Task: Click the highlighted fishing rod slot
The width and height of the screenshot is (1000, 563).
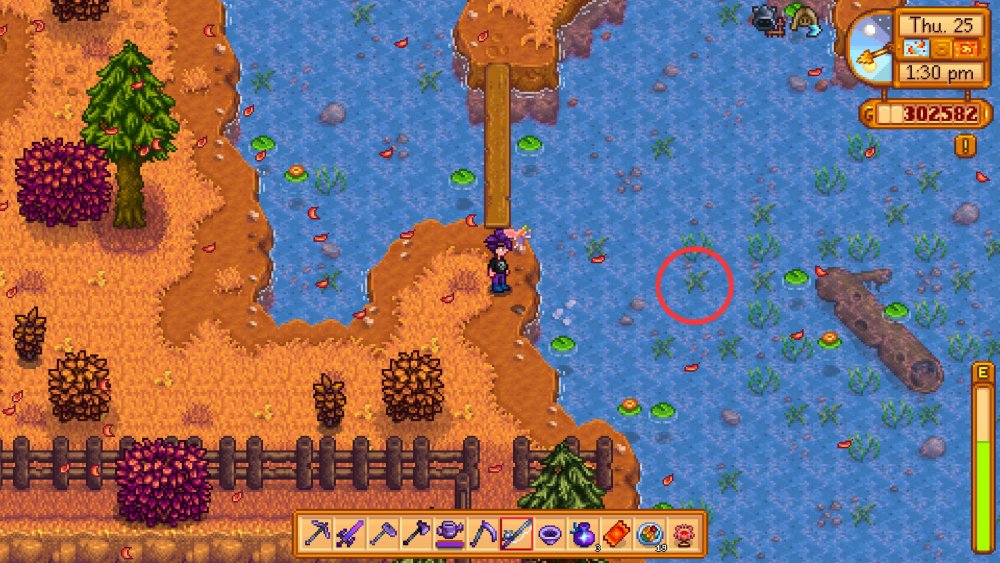Action: [x=516, y=533]
